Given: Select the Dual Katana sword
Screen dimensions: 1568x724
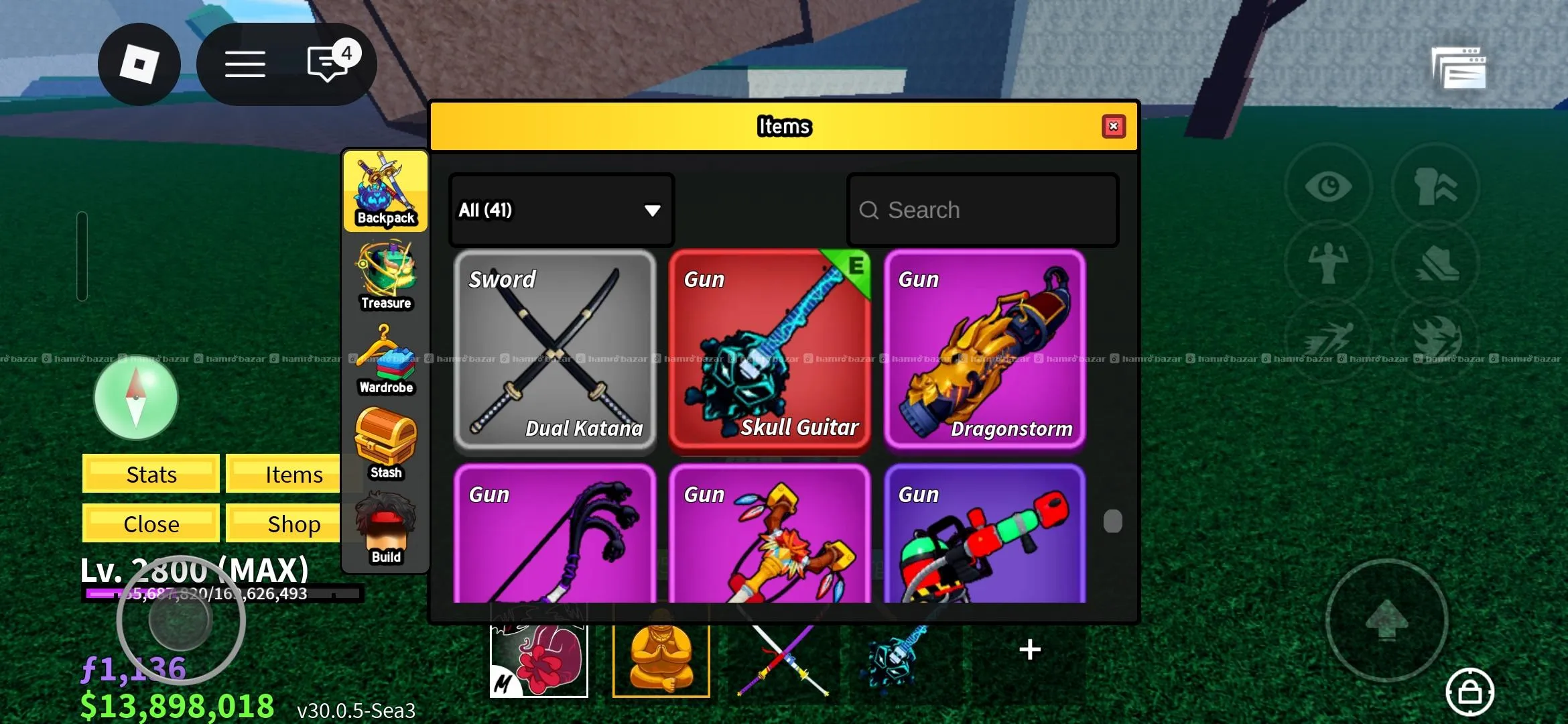Looking at the screenshot, I should click(555, 351).
